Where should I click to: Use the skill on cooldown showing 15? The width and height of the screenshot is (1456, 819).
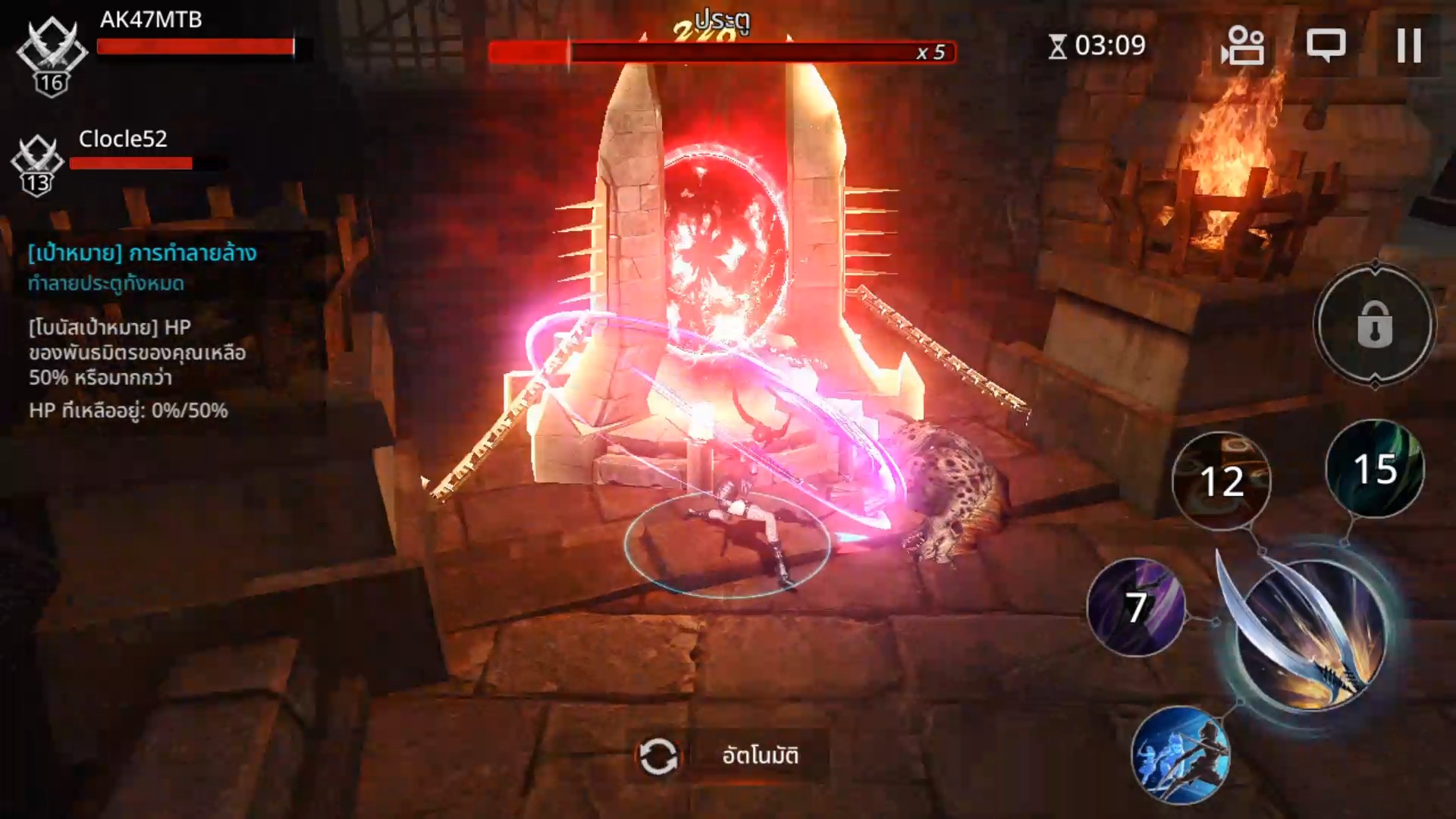tap(1374, 469)
